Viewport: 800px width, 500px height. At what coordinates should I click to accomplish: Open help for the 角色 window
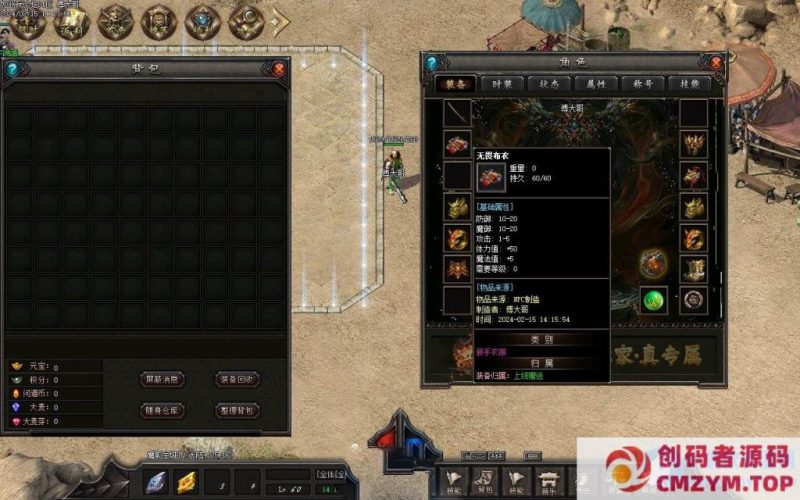coord(432,62)
